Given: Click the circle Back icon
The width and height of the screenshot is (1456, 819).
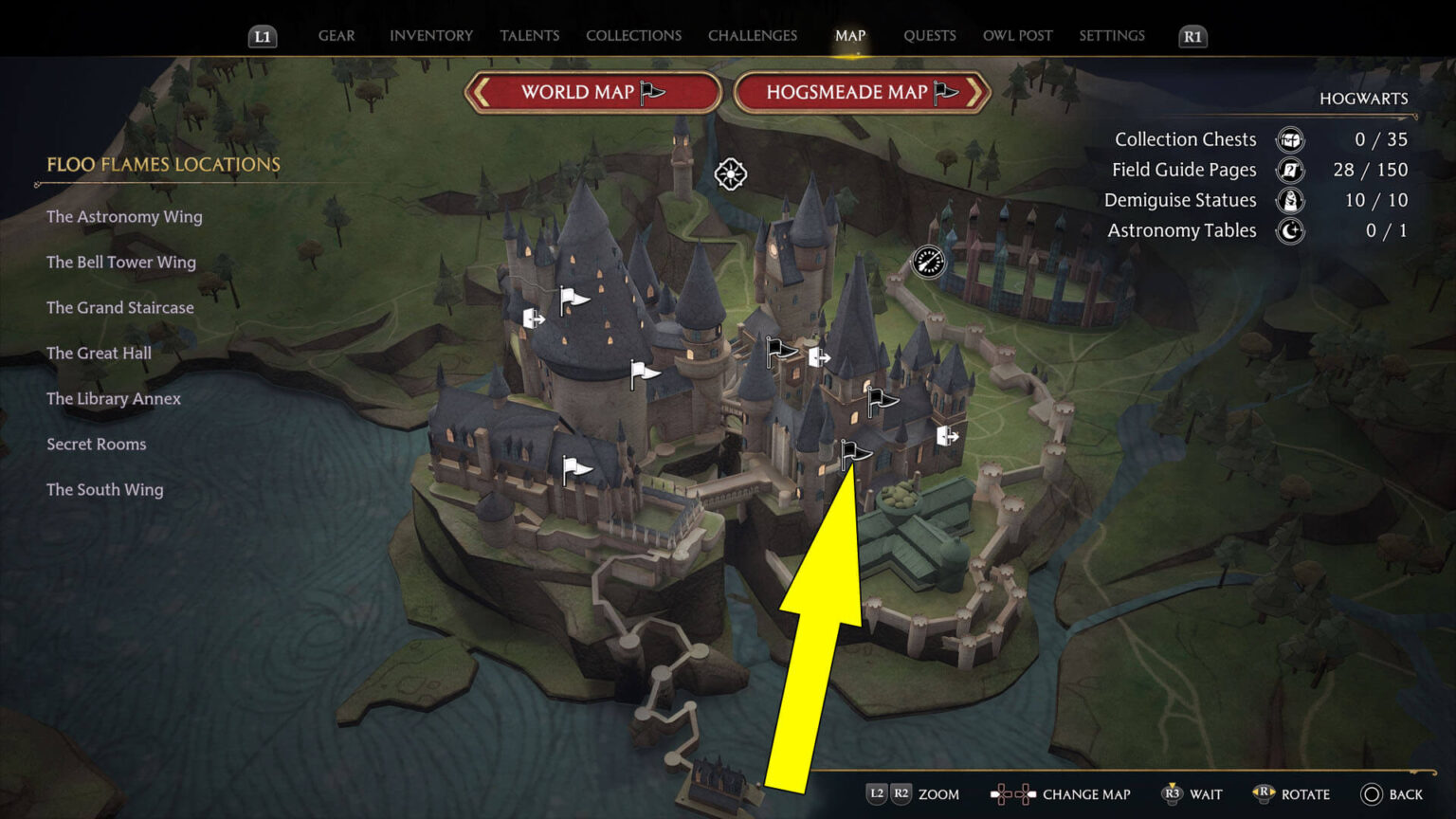Looking at the screenshot, I should (x=1372, y=794).
